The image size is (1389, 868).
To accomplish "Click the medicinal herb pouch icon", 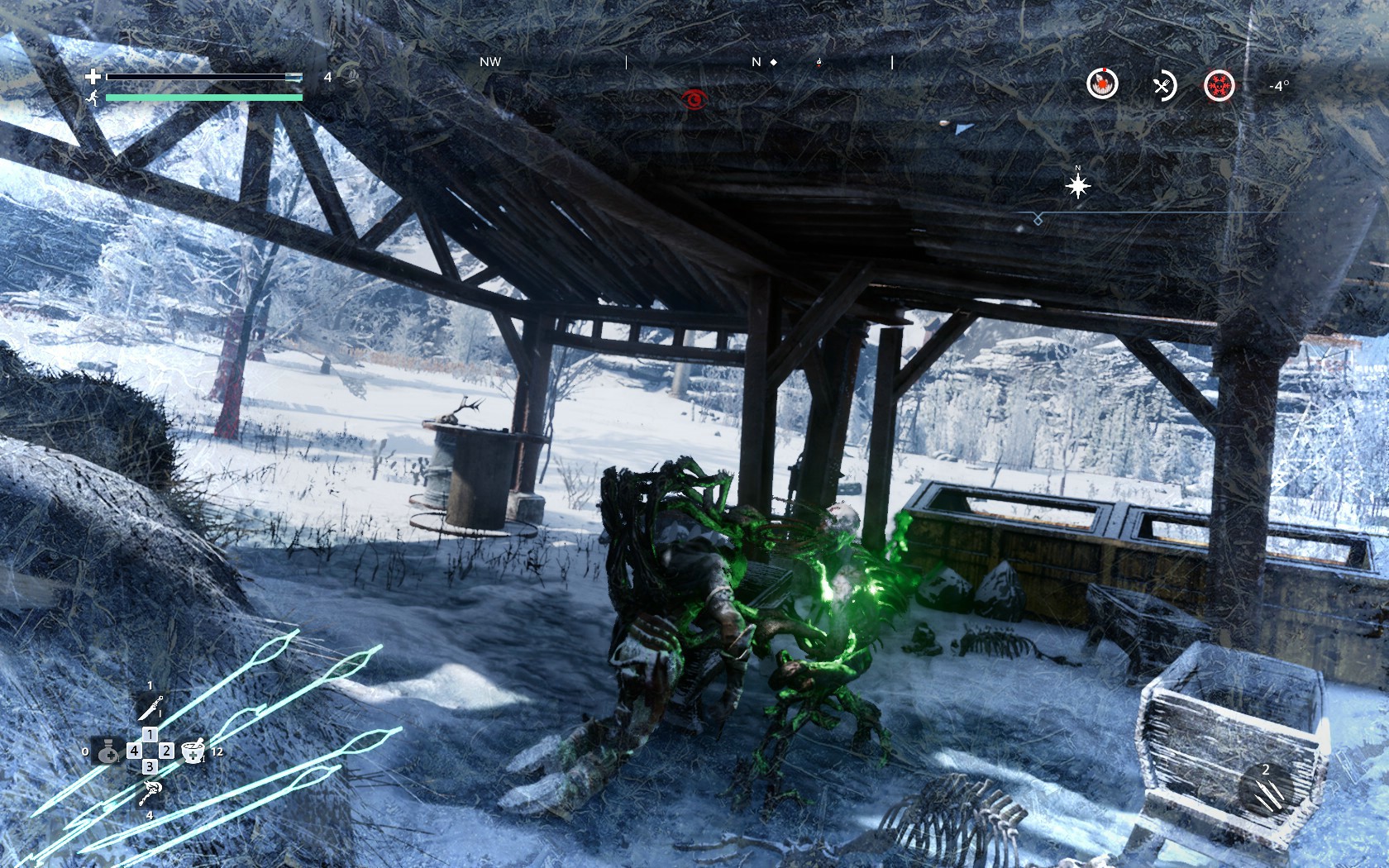I will pos(351,77).
